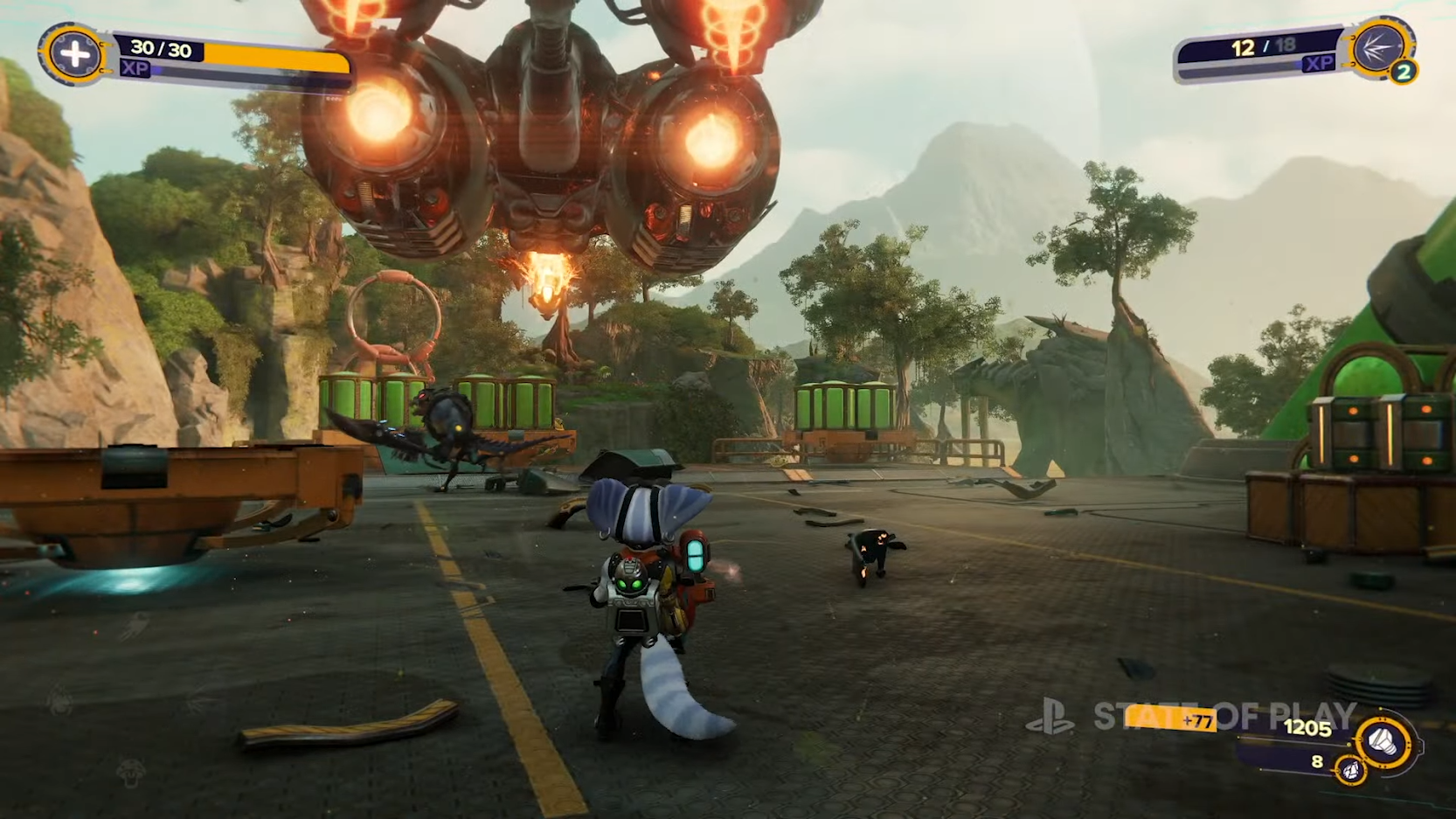Select the equipped weapon icon

(1378, 45)
